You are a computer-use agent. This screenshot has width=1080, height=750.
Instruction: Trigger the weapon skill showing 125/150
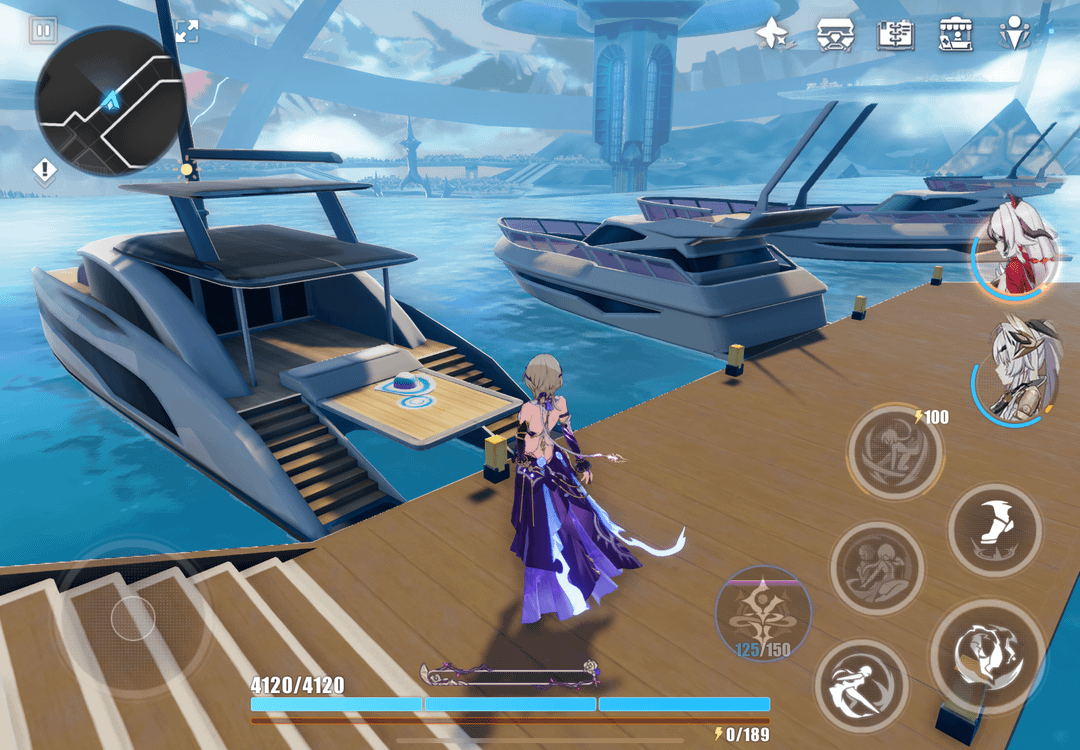pos(763,611)
